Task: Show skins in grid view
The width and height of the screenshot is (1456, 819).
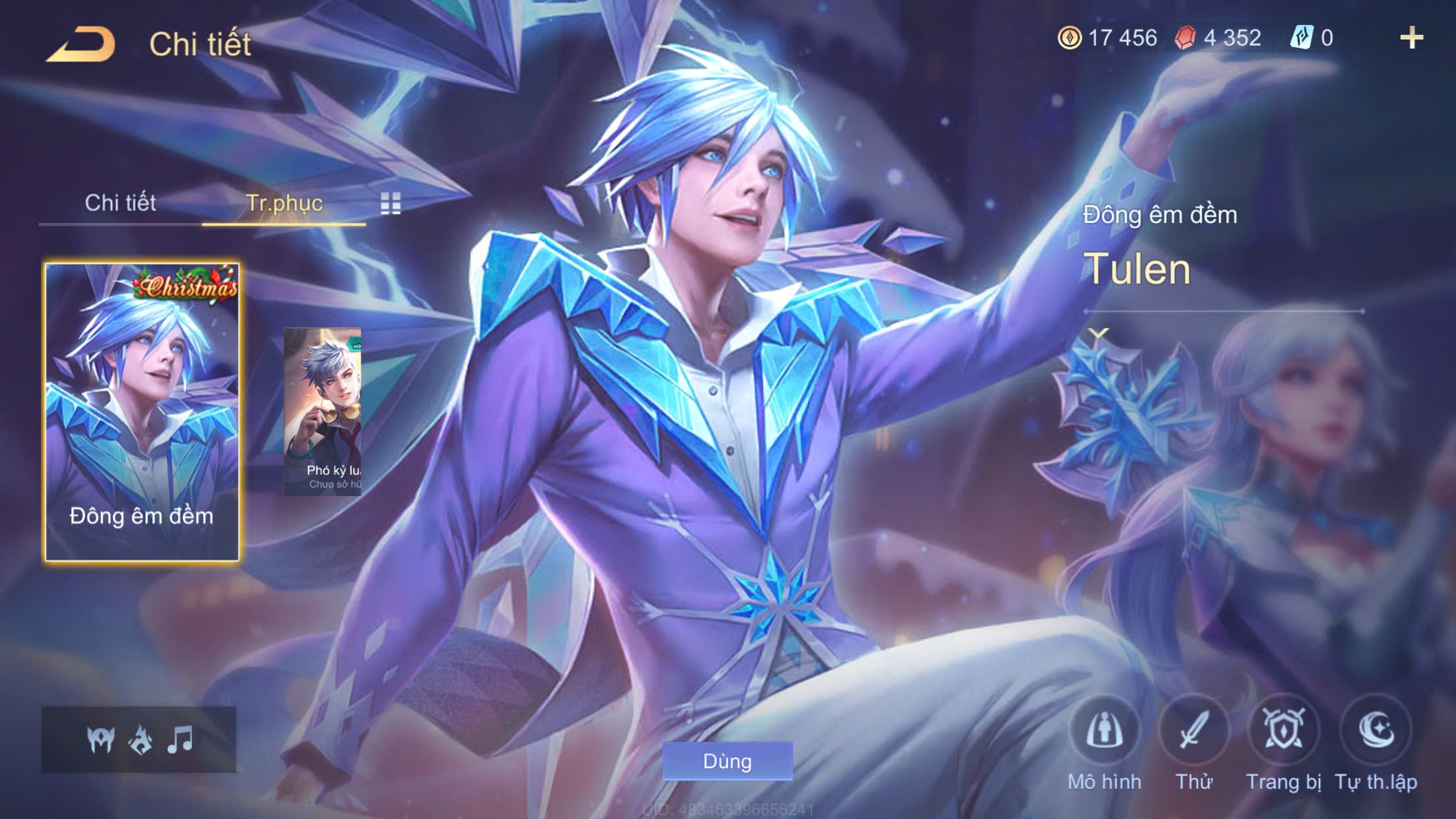Action: [x=390, y=204]
